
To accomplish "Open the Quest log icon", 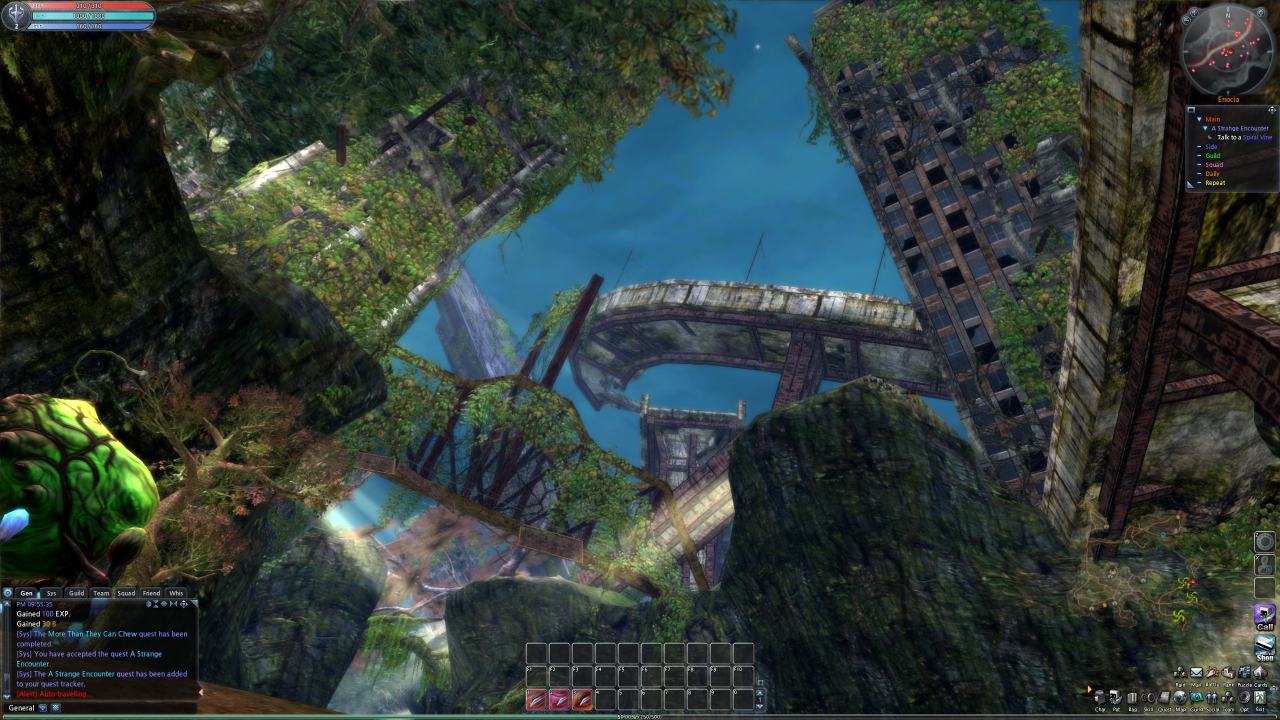I will (1164, 698).
